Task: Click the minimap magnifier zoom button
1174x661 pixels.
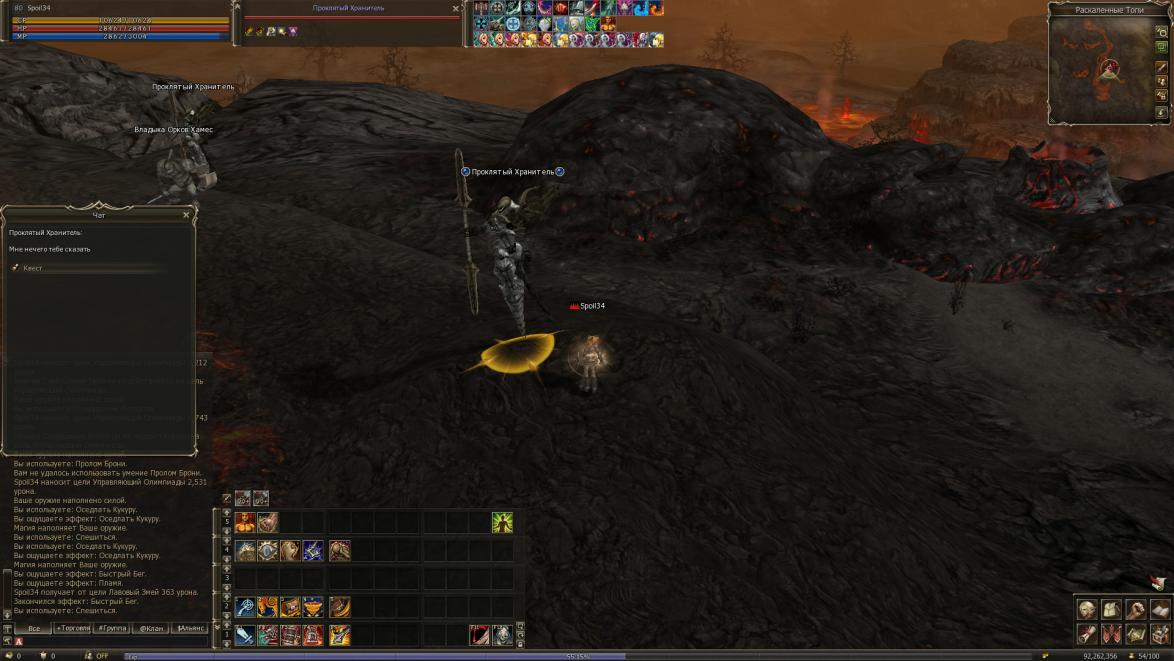Action: tap(1161, 32)
